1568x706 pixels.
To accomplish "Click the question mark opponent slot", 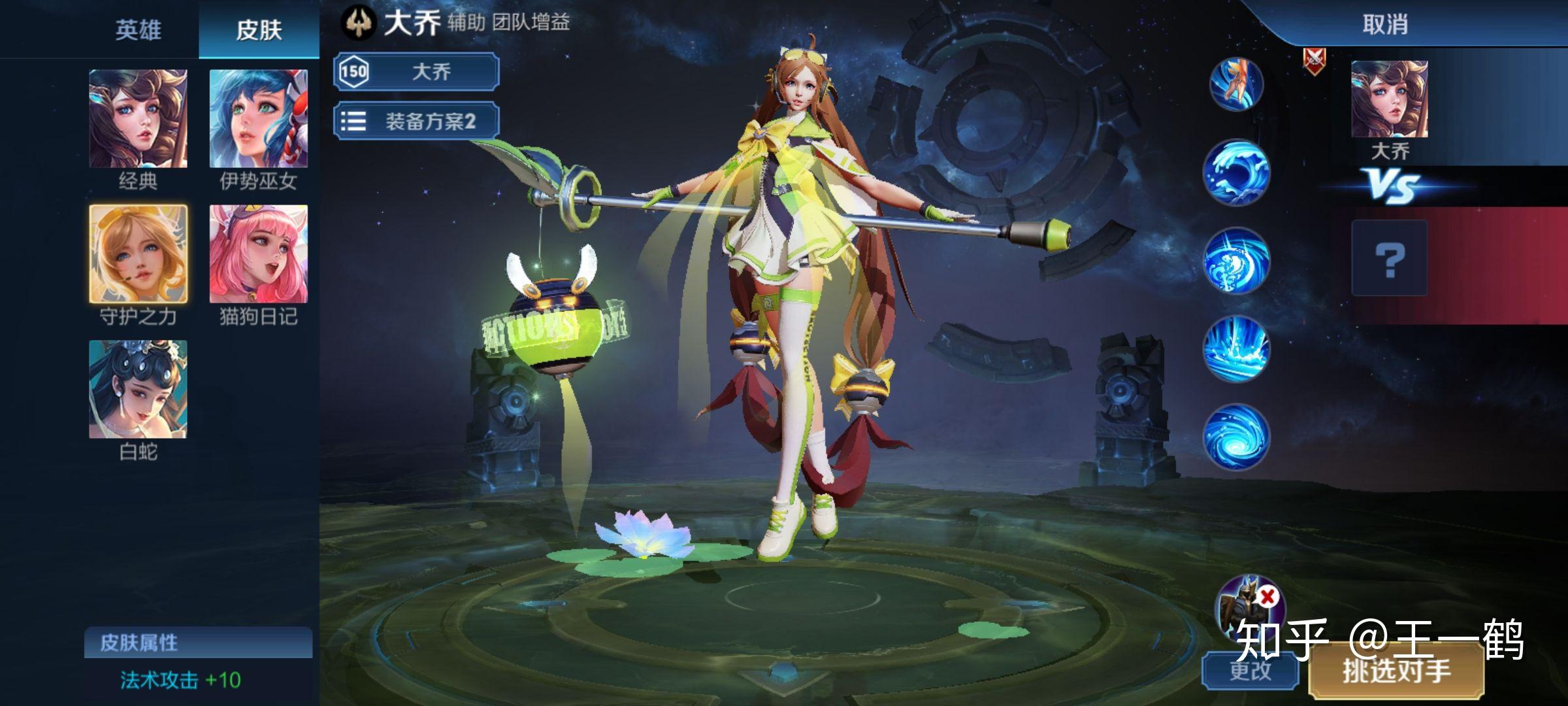I will tap(1389, 259).
